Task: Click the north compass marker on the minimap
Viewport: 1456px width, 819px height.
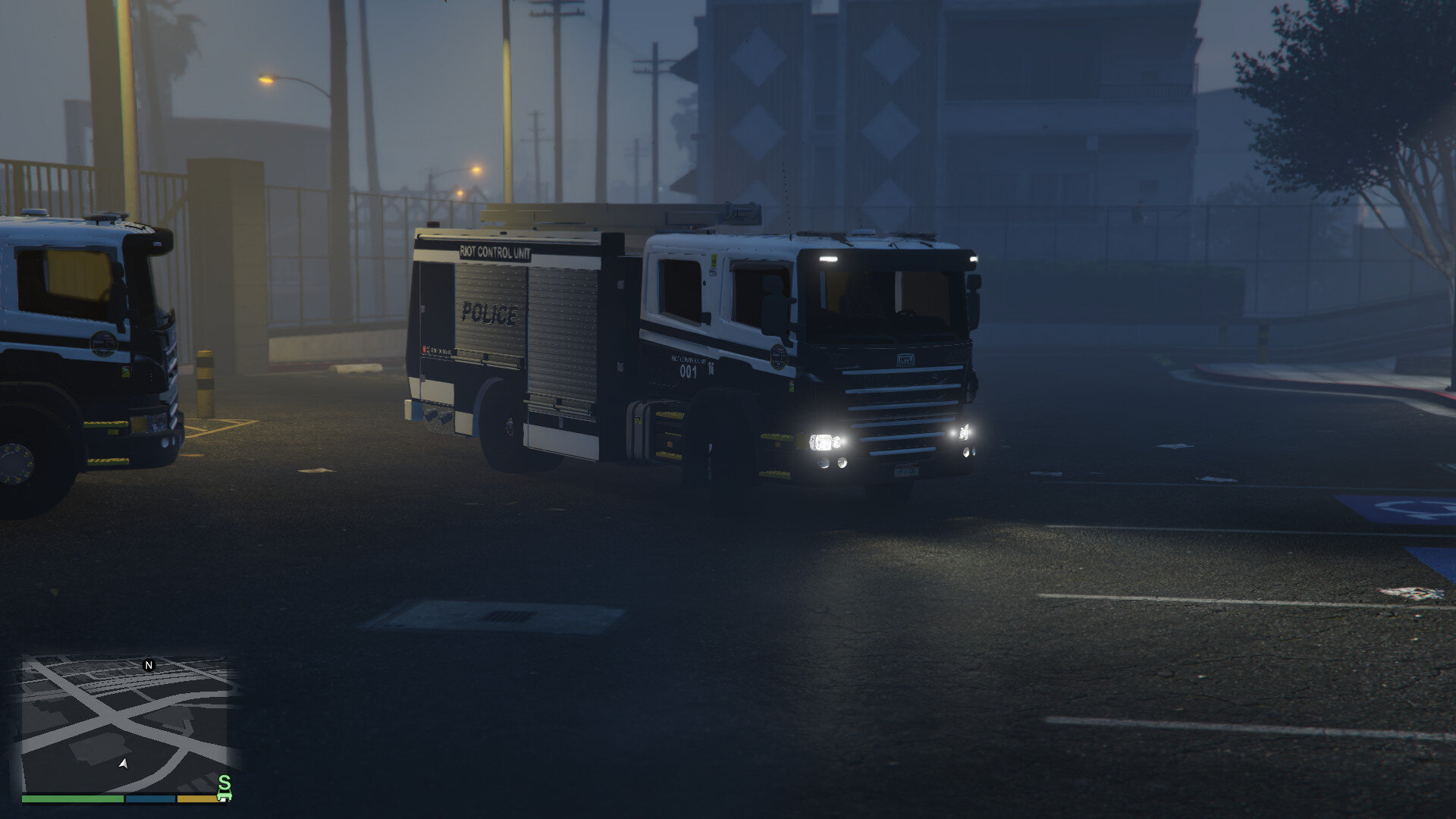Action: point(149,664)
